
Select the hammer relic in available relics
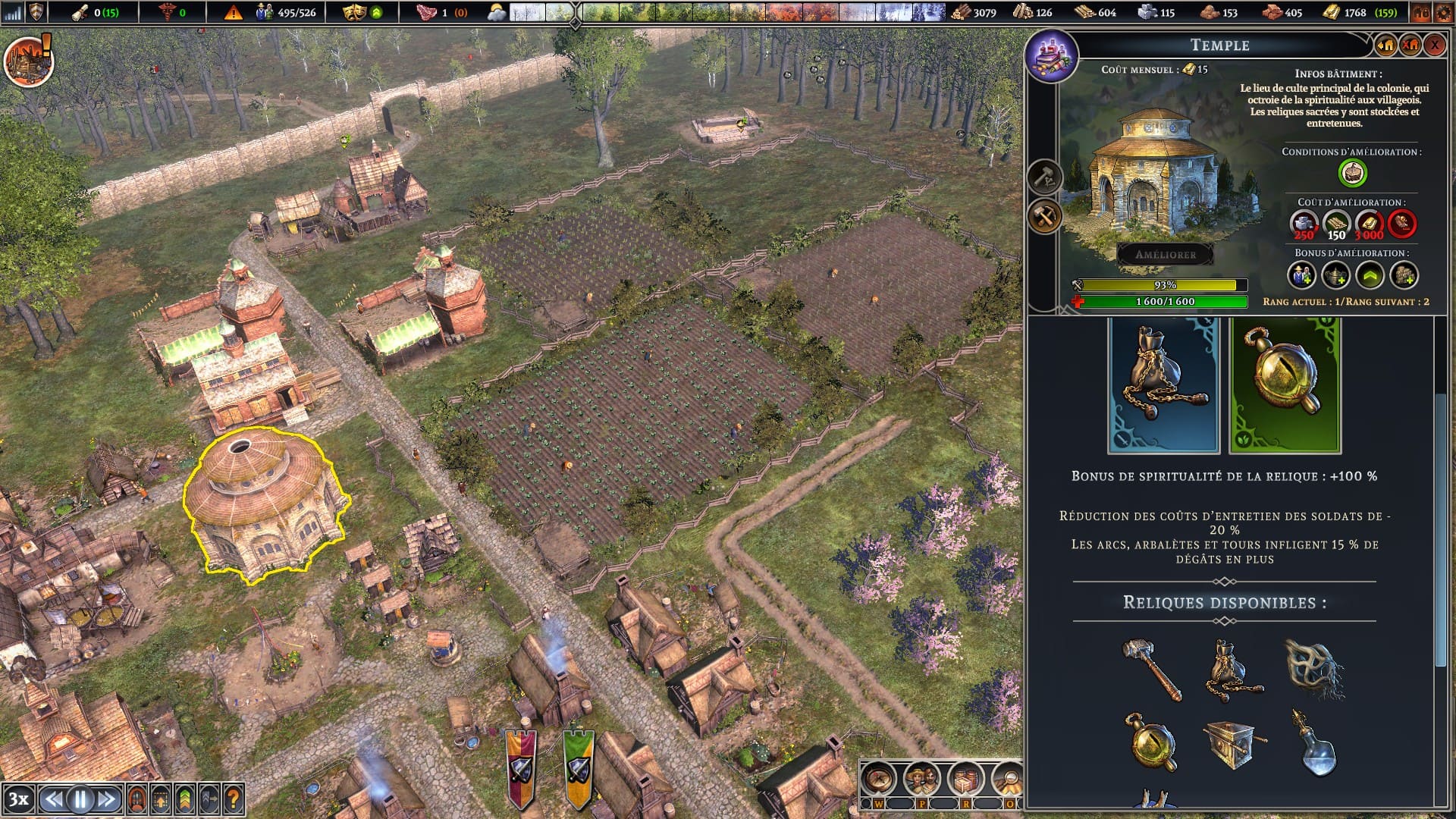(1151, 669)
